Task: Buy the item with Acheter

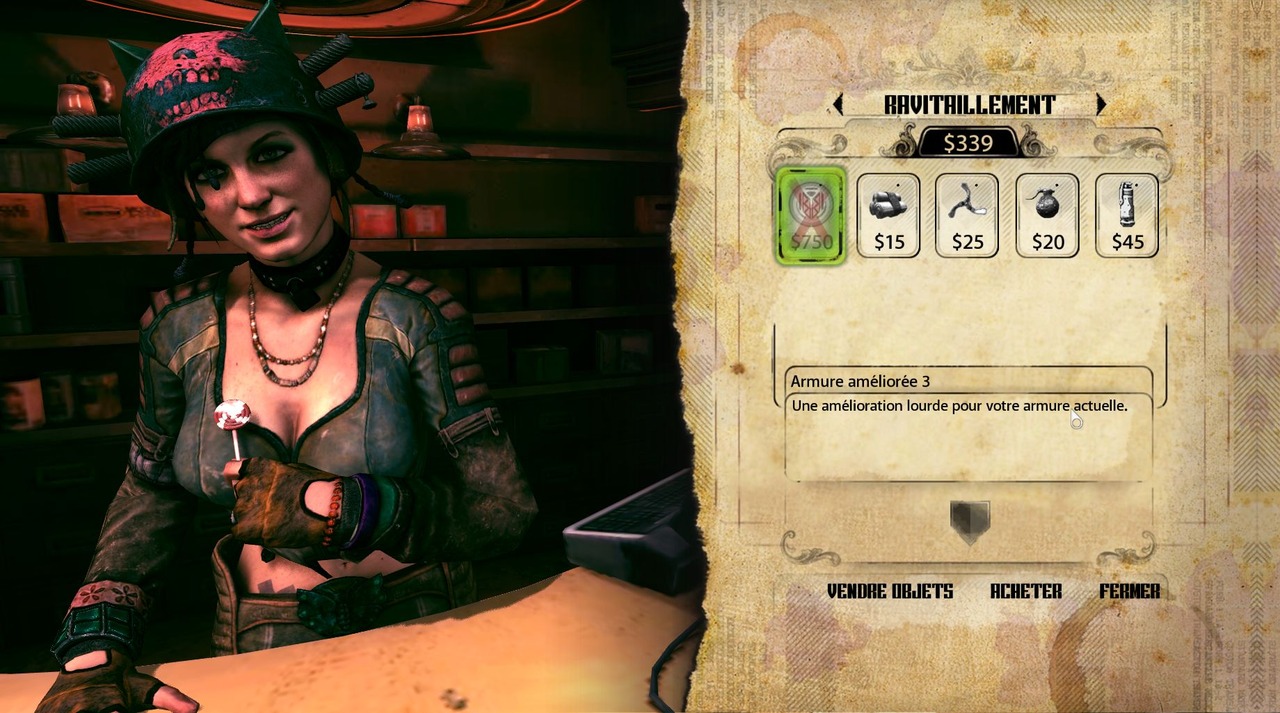Action: click(x=1026, y=591)
